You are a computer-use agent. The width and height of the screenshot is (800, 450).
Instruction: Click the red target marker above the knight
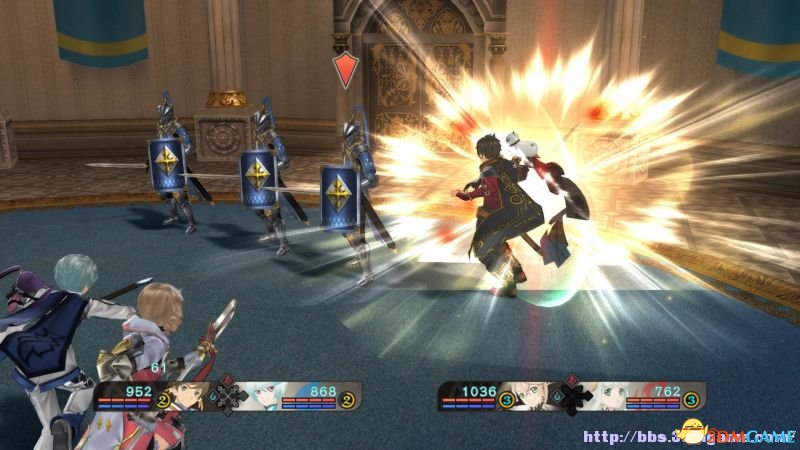click(x=344, y=69)
